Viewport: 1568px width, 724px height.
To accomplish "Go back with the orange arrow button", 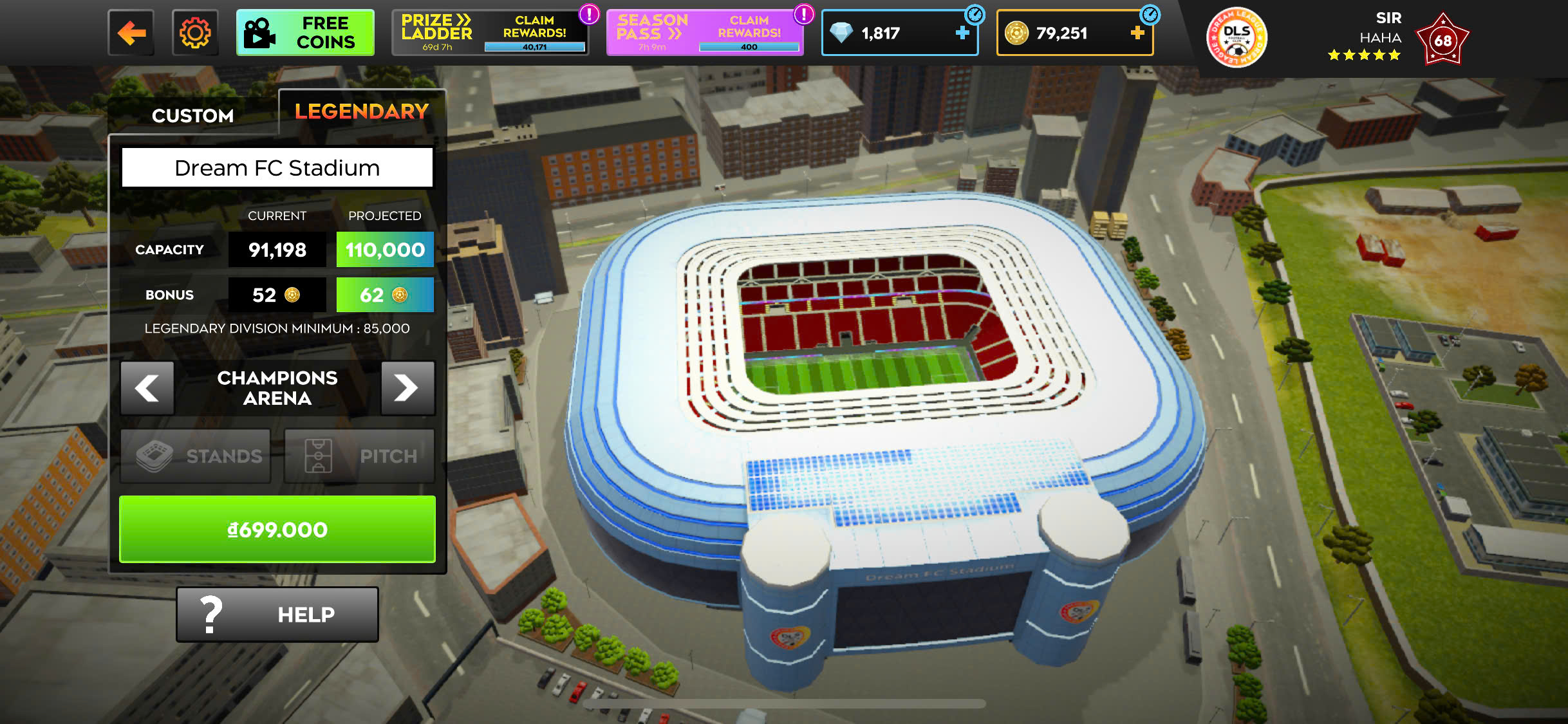I will click(x=131, y=33).
